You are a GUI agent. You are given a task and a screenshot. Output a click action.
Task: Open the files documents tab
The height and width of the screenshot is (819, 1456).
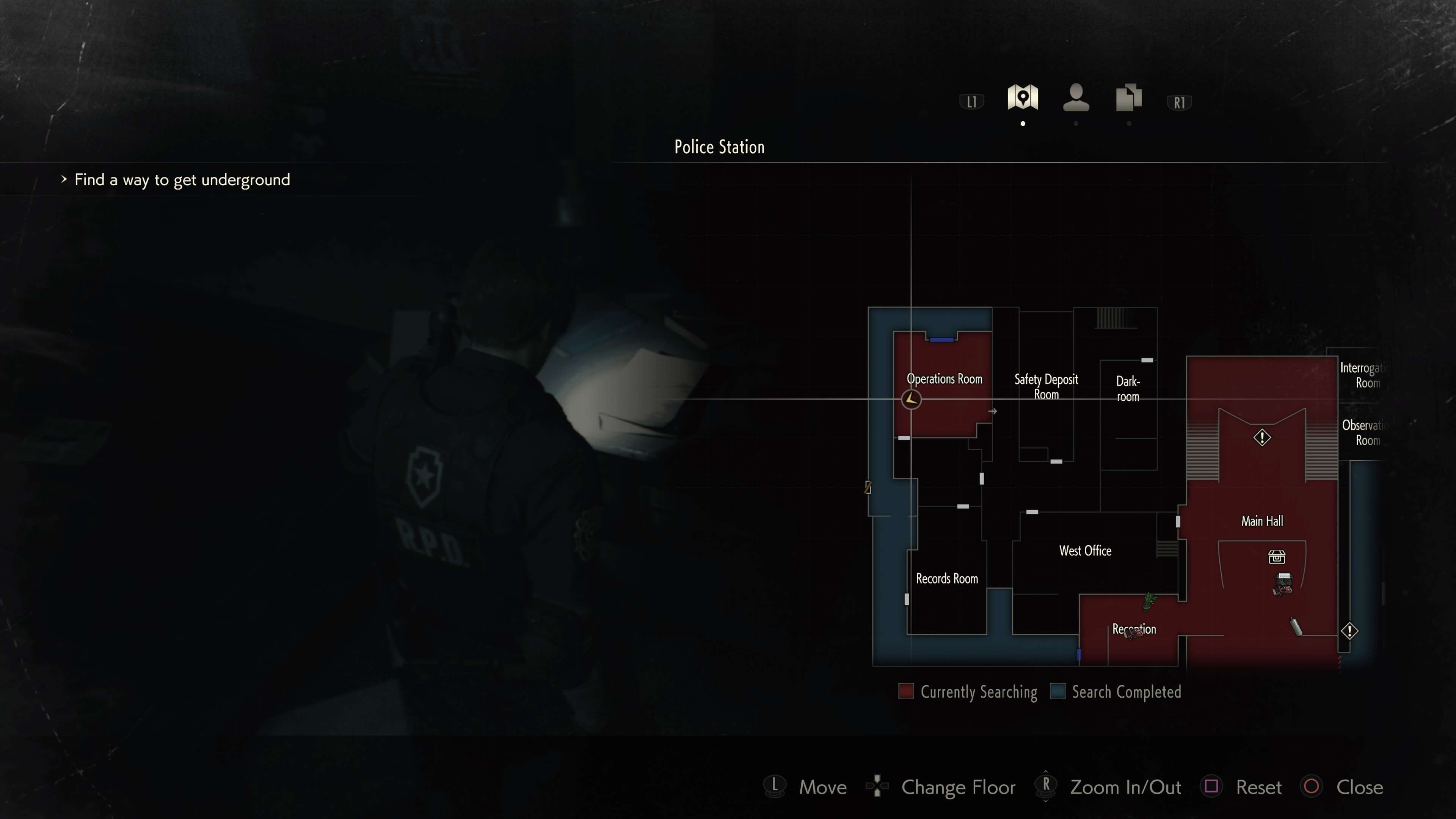(1129, 97)
